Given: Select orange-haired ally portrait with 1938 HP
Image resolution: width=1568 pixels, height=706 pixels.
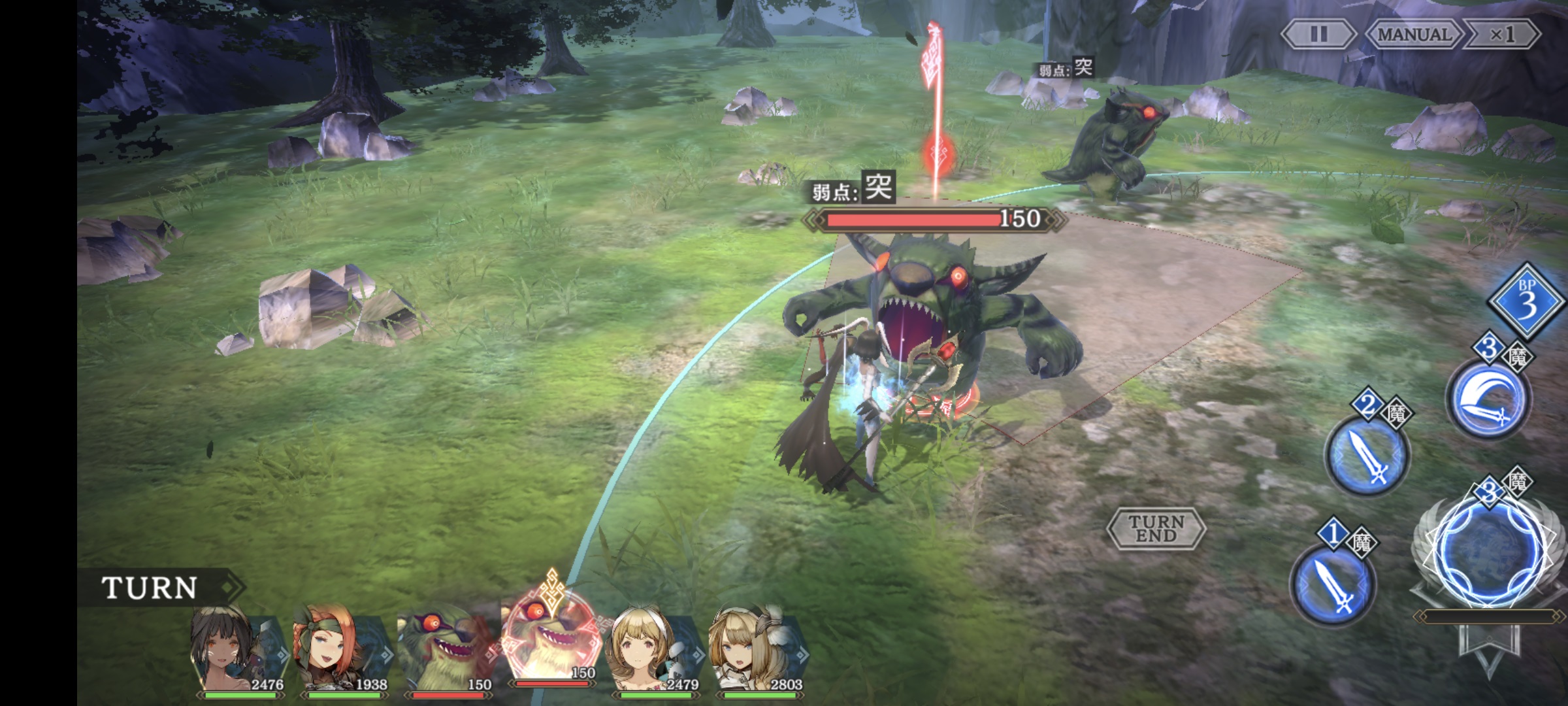Looking at the screenshot, I should point(341,650).
